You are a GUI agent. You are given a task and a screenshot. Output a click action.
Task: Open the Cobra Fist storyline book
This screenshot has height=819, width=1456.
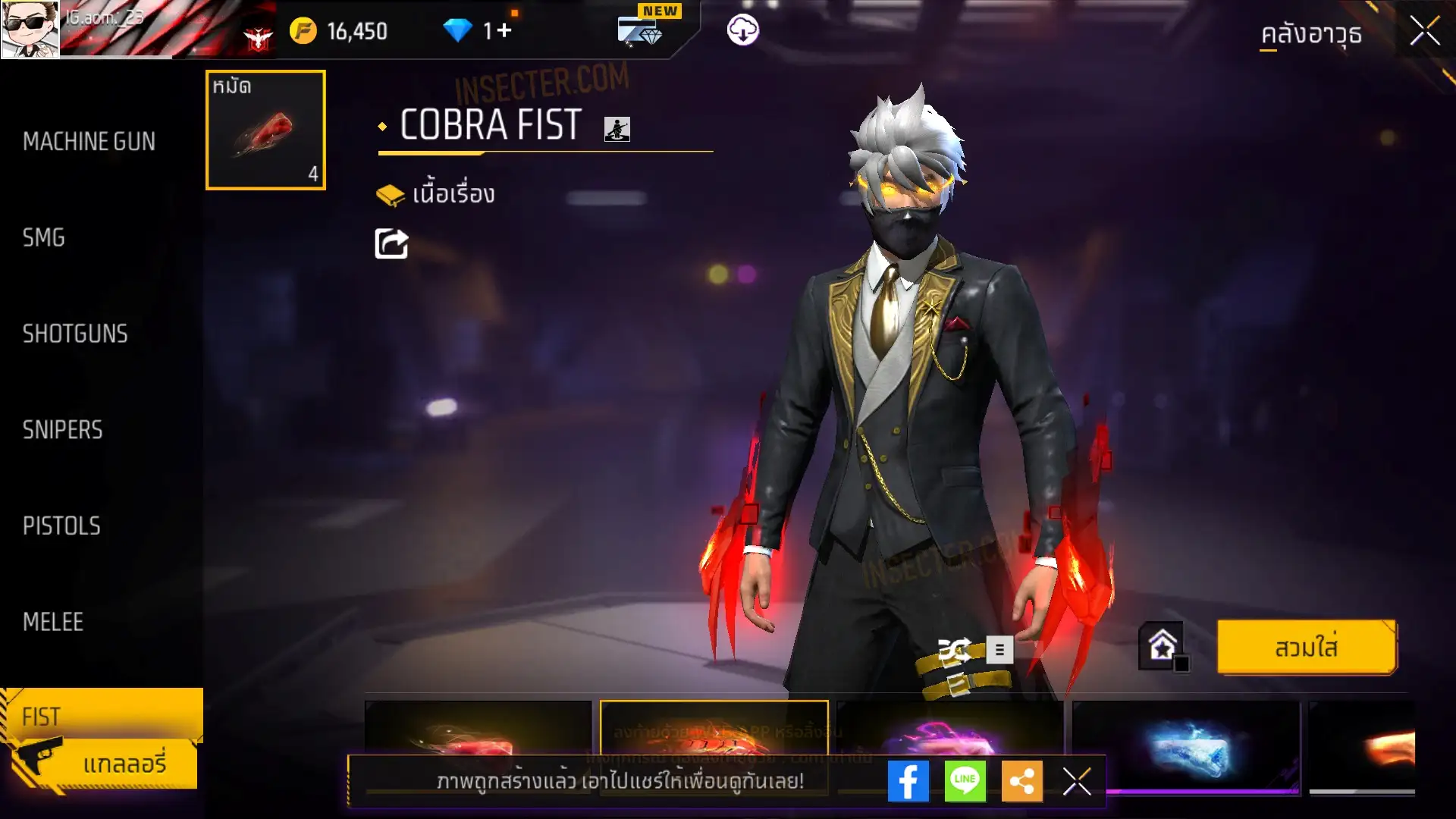click(435, 195)
